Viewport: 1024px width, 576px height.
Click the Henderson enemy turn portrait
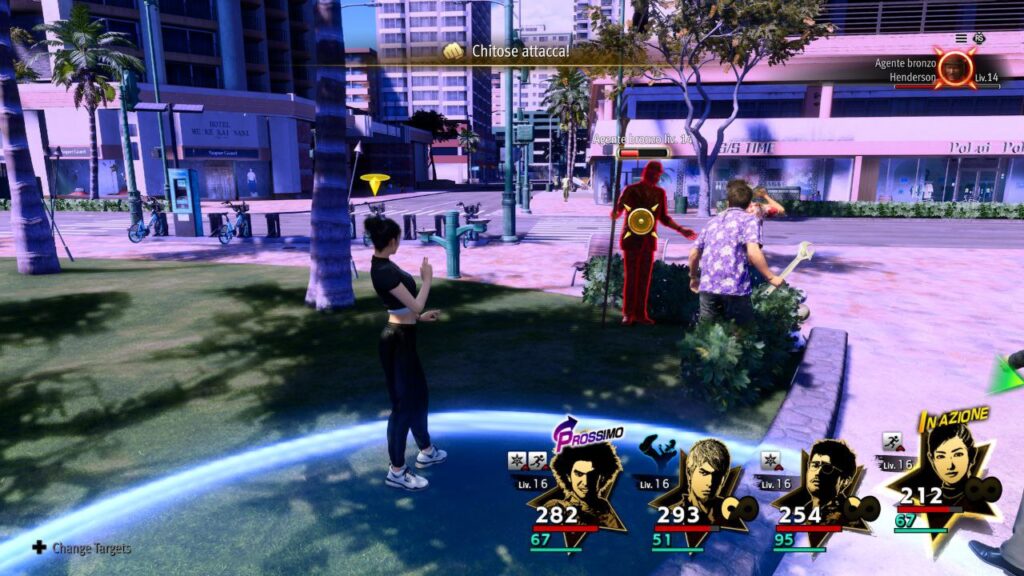[957, 67]
